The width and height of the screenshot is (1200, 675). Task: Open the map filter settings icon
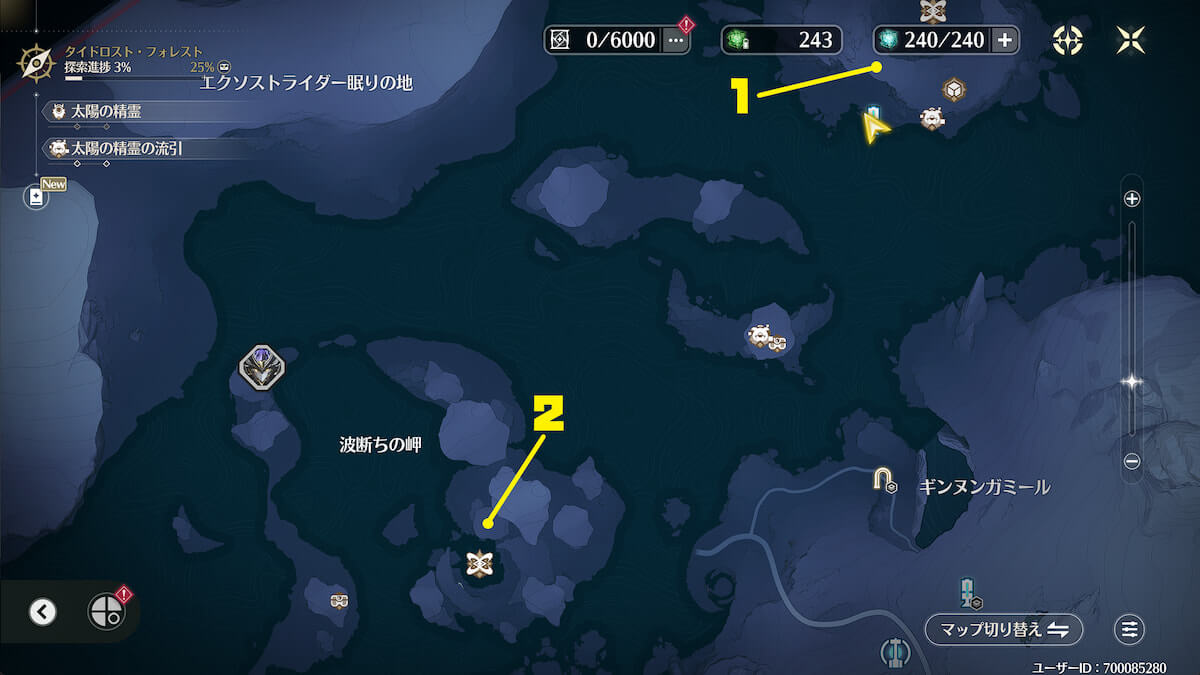(x=1129, y=629)
